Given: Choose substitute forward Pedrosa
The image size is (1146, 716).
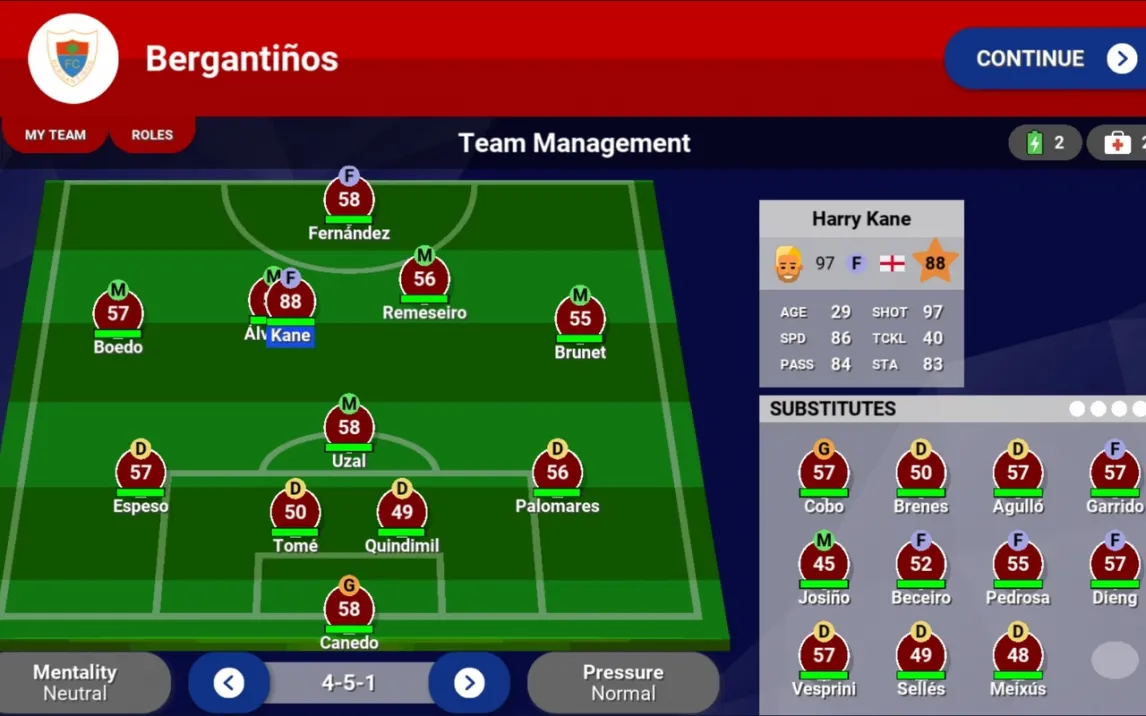Looking at the screenshot, I should click(x=1018, y=565).
